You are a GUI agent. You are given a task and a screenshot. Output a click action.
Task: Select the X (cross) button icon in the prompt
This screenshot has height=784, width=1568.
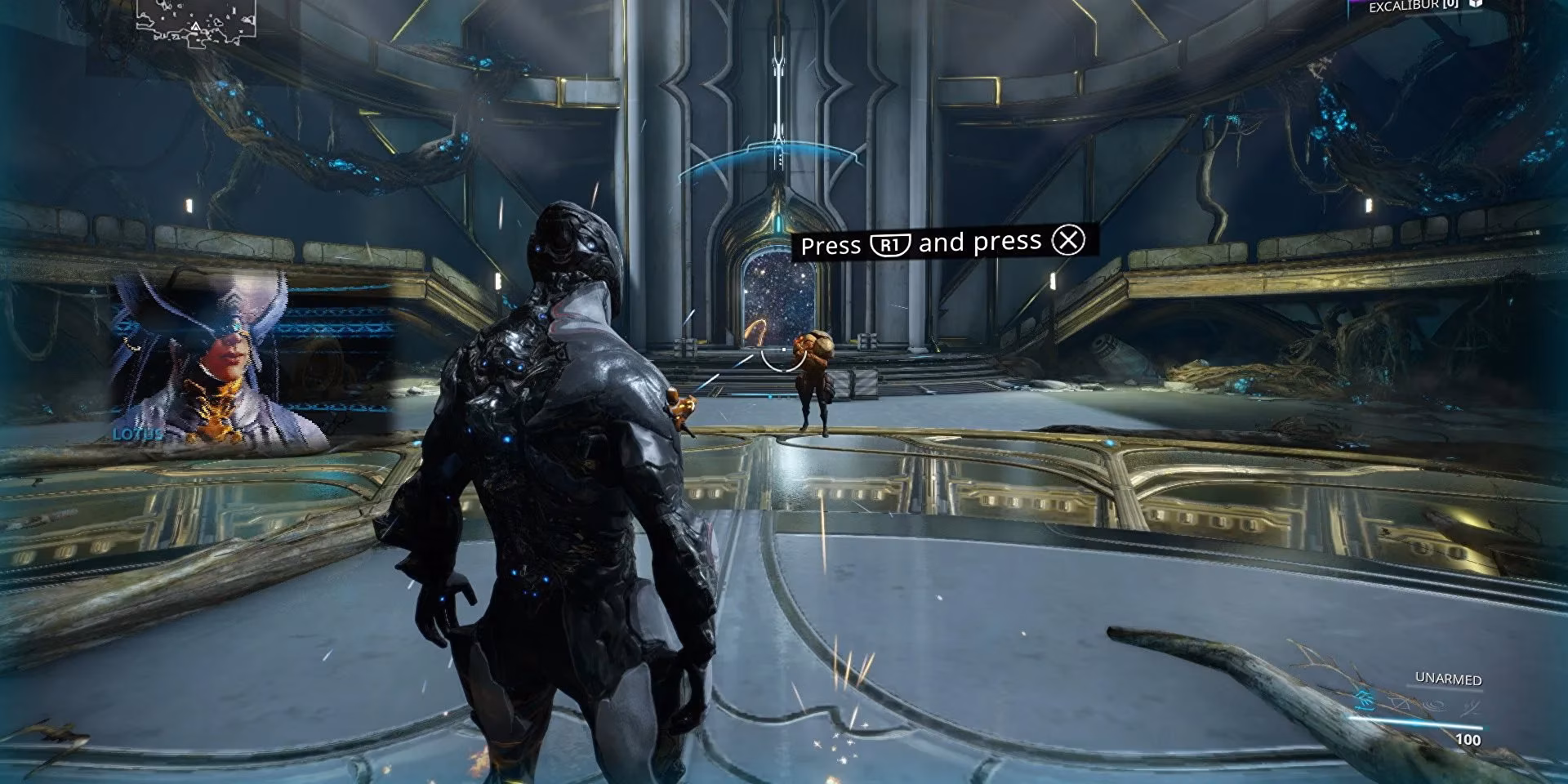click(1067, 241)
